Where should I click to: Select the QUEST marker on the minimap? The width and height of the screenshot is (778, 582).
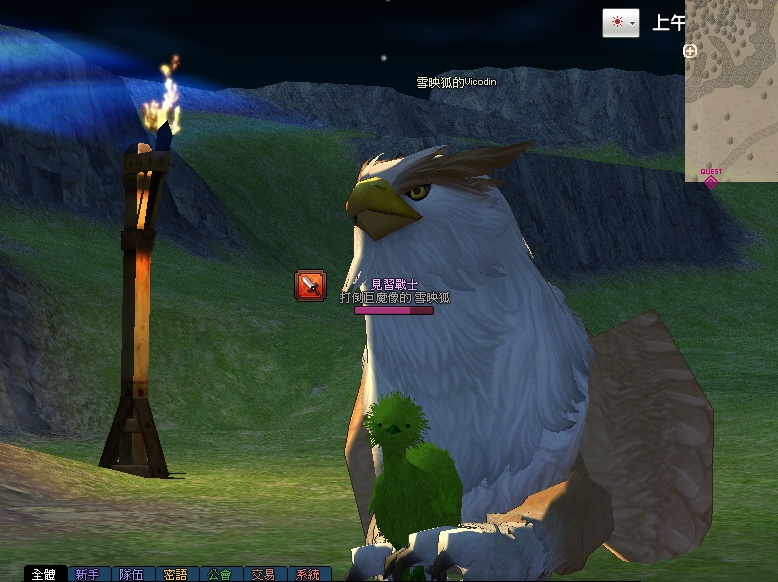[711, 177]
